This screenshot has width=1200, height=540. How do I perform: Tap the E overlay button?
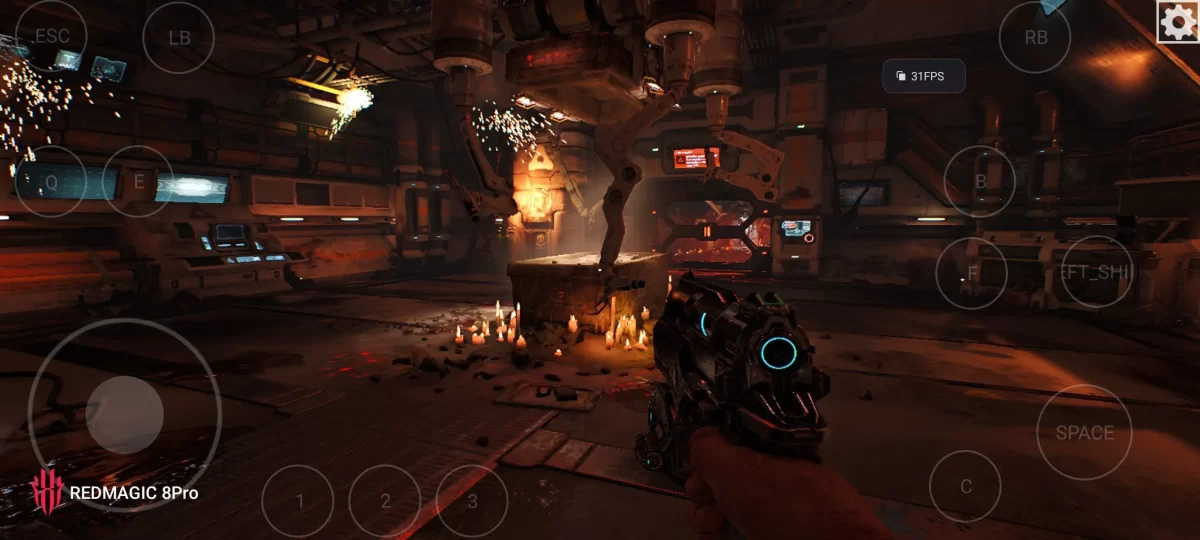139,181
